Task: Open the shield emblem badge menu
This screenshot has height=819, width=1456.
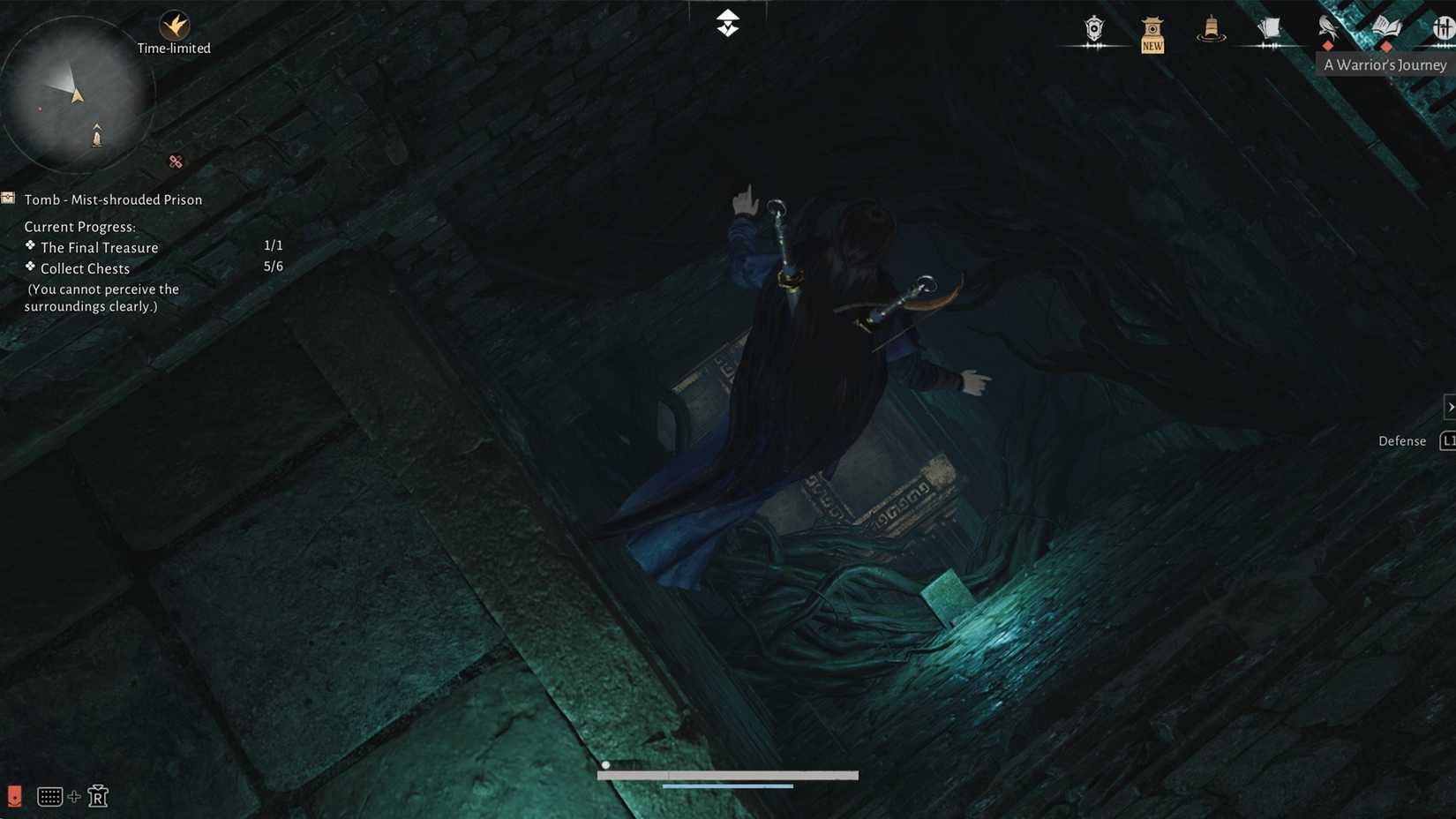Action: [1093, 29]
